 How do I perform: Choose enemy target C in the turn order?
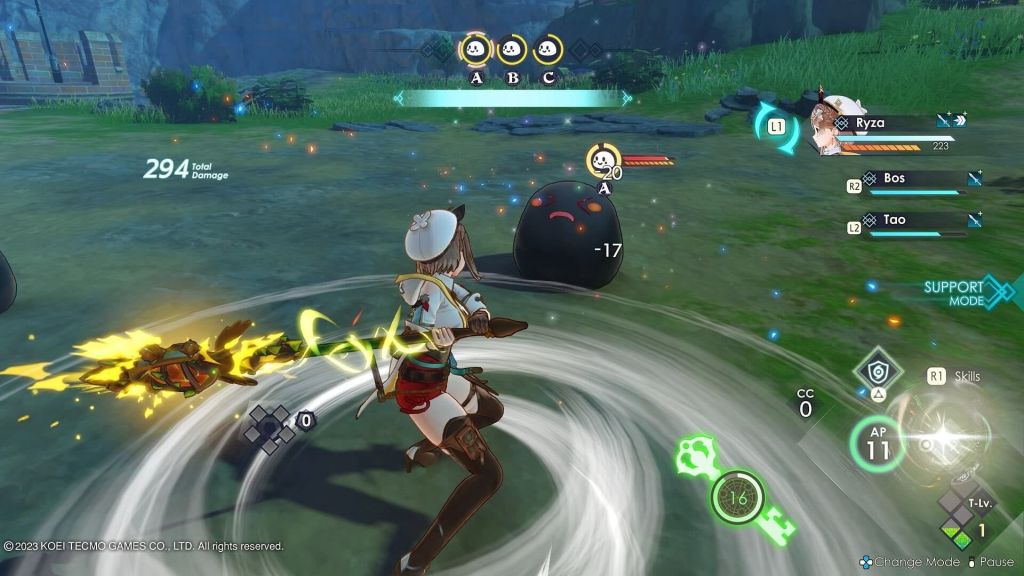click(x=547, y=49)
